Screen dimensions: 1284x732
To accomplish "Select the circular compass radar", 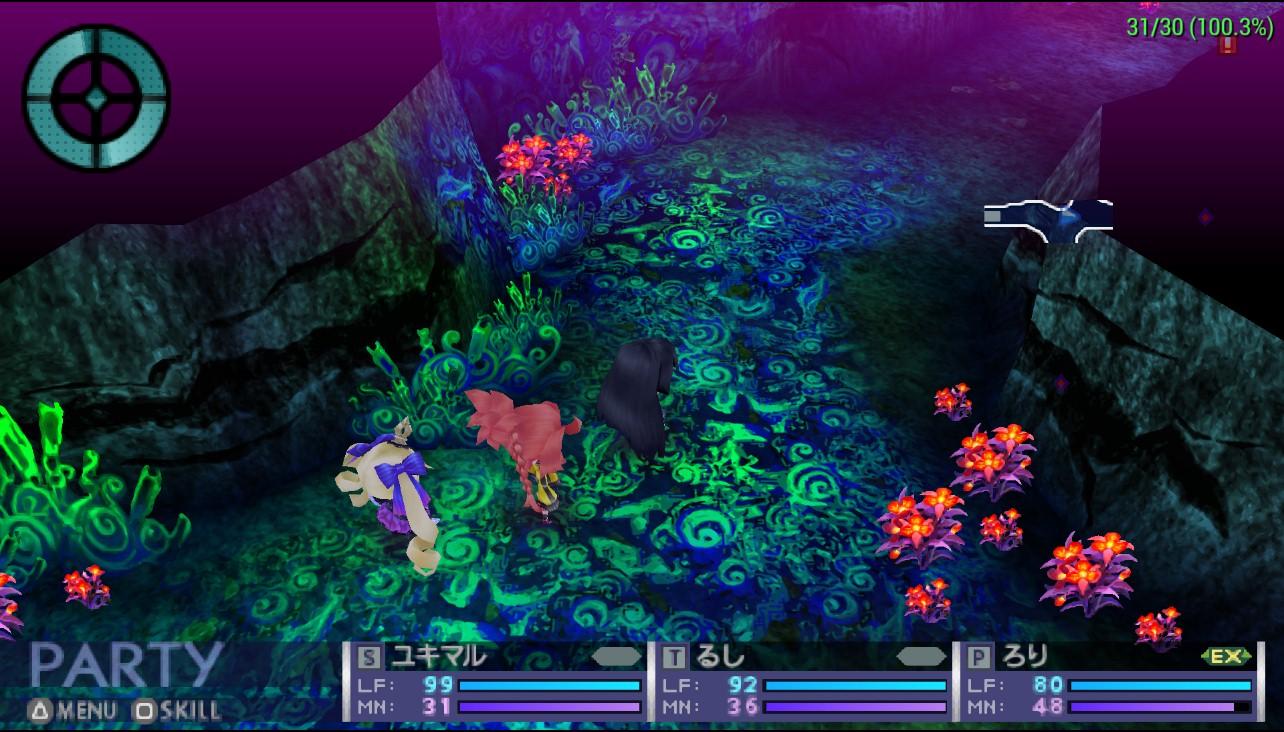I will [x=96, y=97].
